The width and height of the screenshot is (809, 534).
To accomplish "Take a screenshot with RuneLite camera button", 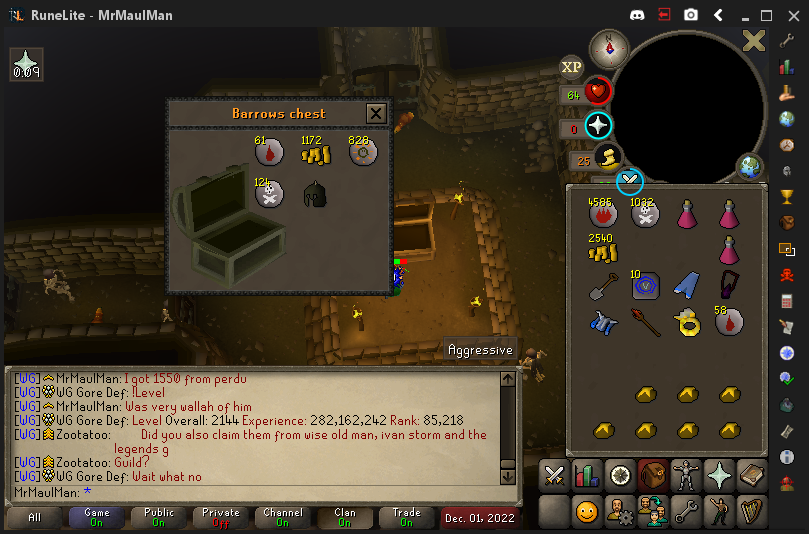I will (691, 15).
